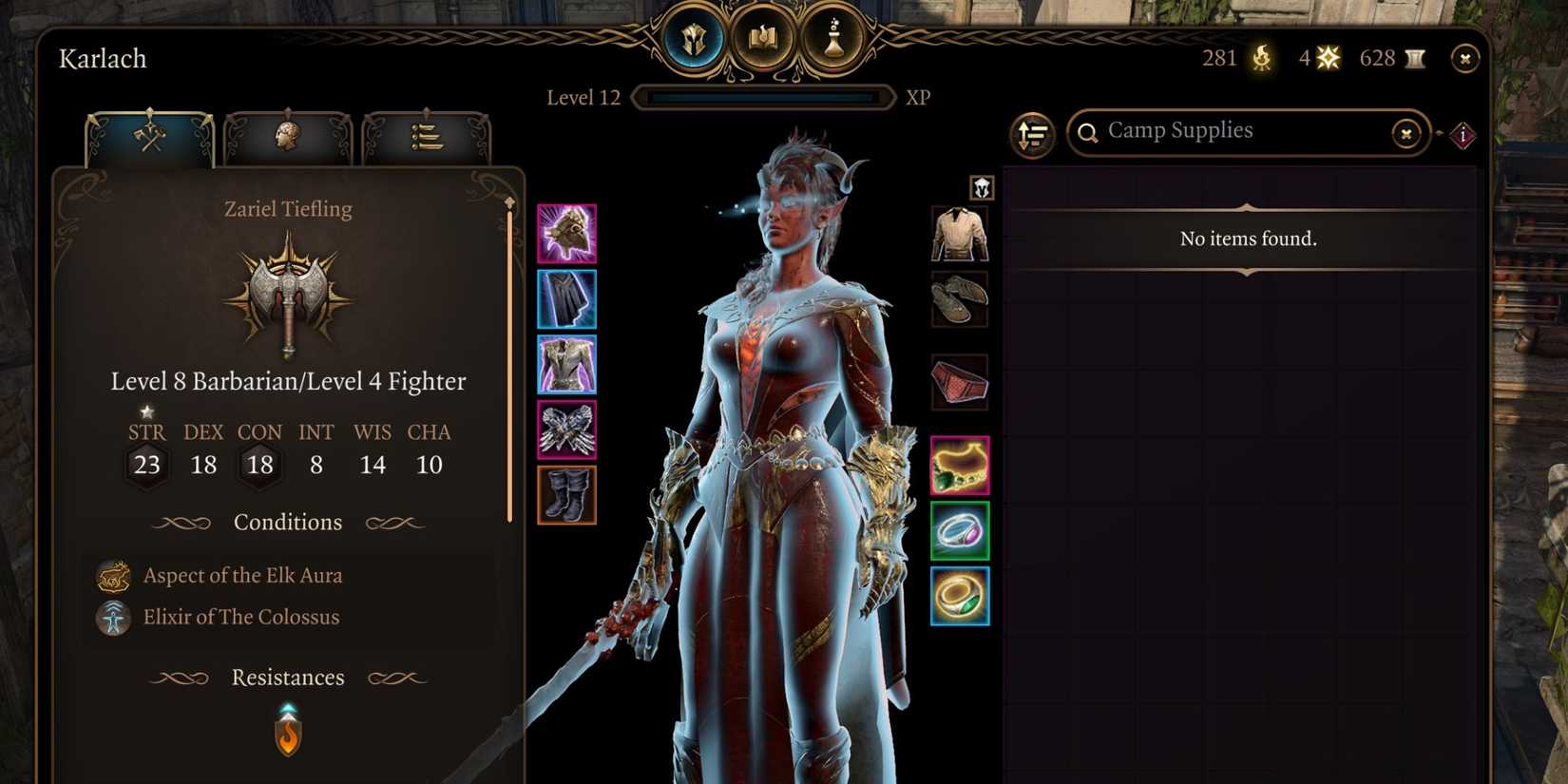The image size is (1568, 784).
Task: Select the equipped underwear slot
Action: pos(959,378)
